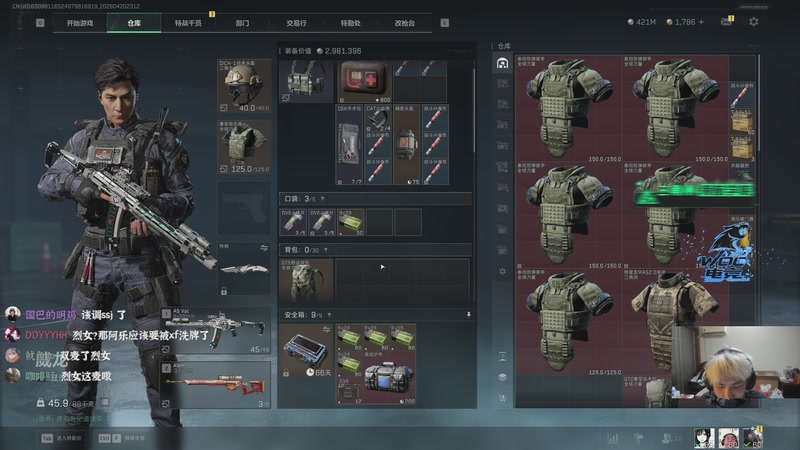
Task: Select the equipped chest rig slot
Action: (303, 81)
